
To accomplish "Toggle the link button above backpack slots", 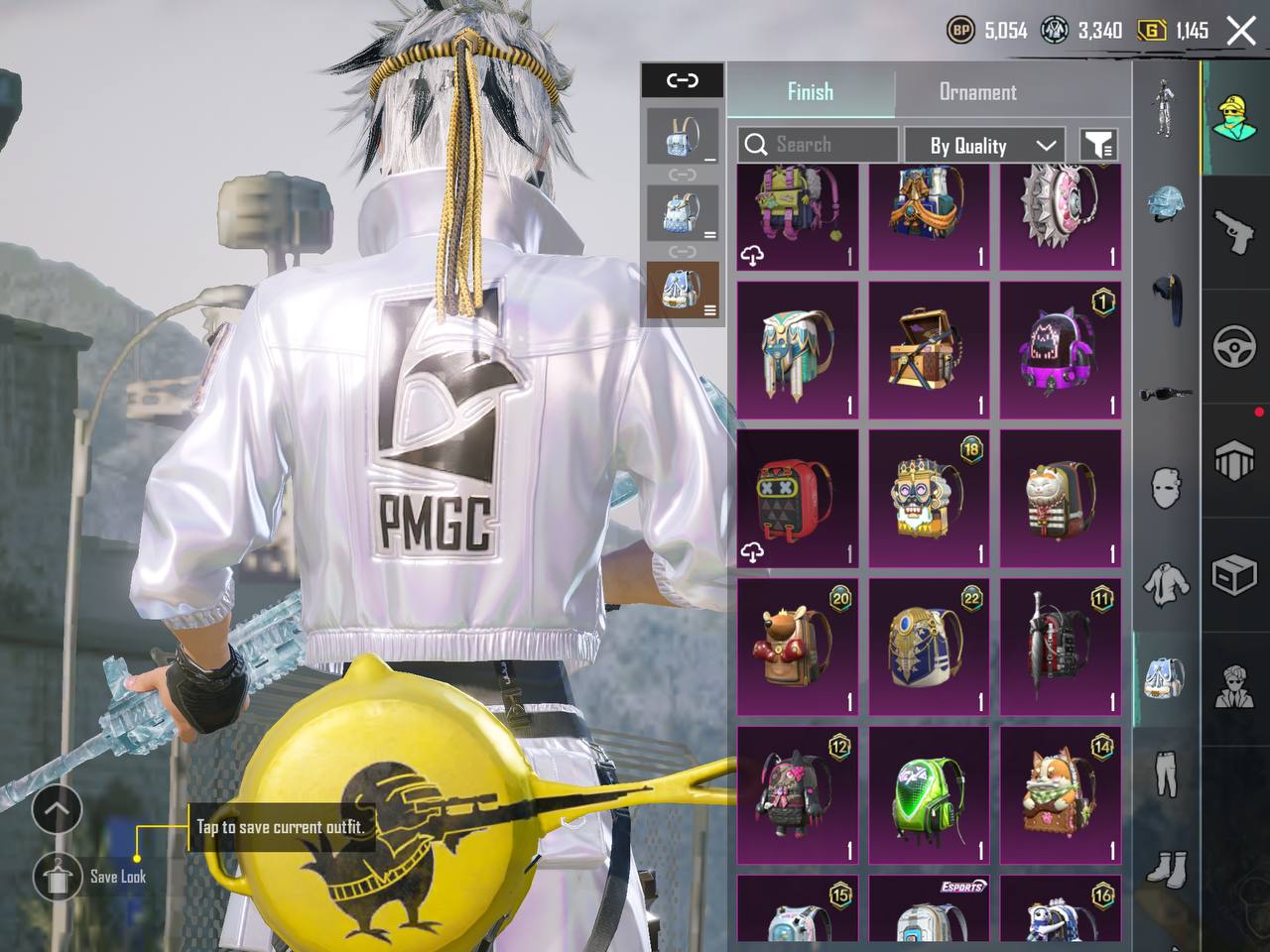I will (x=682, y=80).
